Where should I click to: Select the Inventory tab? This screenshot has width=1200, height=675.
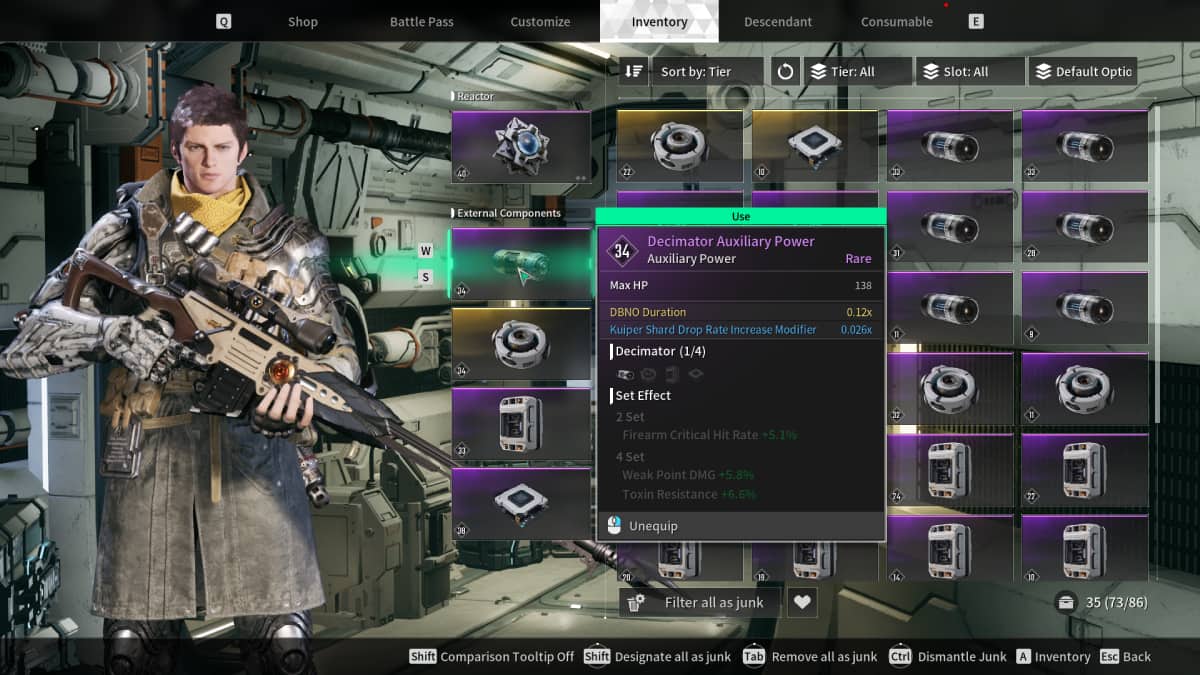pyautogui.click(x=659, y=22)
